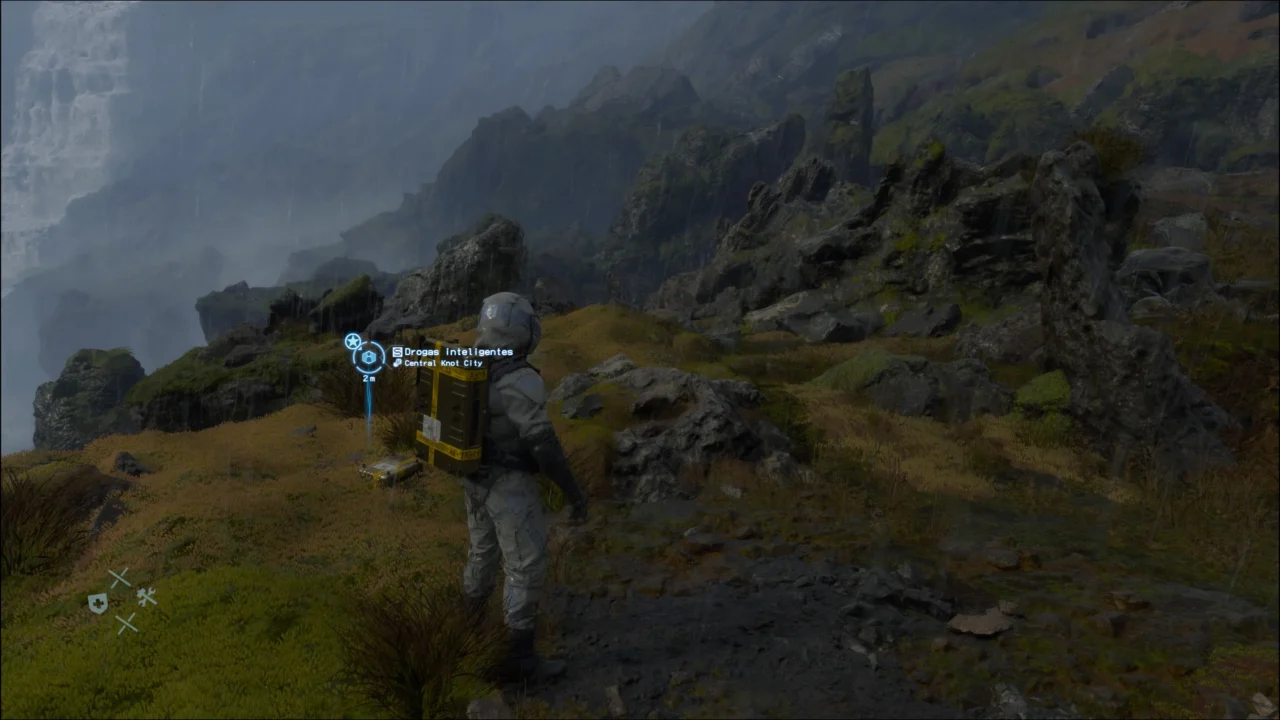This screenshot has height=720, width=1280.
Task: Click the crossed wrench and tools icon
Action: pos(148,597)
